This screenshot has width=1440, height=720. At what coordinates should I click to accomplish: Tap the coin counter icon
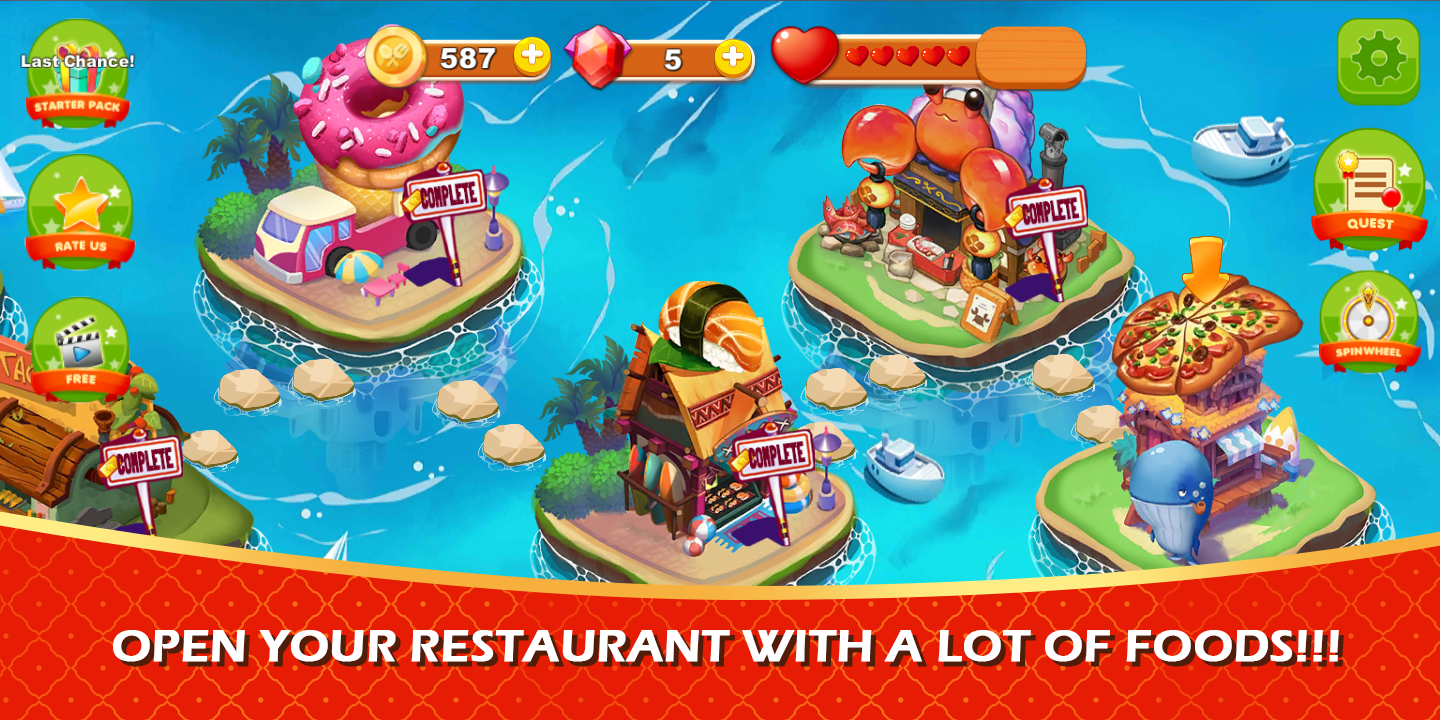click(x=398, y=55)
